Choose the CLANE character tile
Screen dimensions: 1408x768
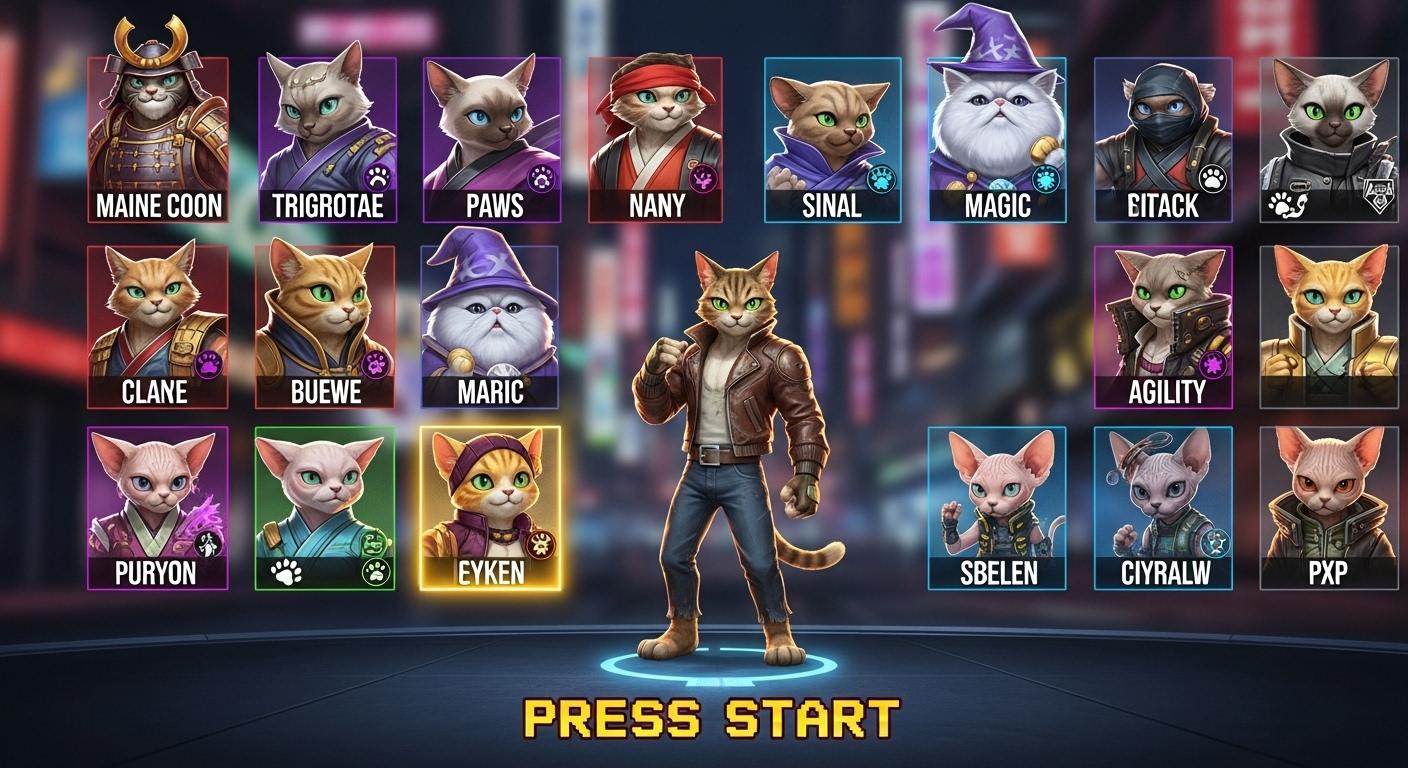[157, 325]
